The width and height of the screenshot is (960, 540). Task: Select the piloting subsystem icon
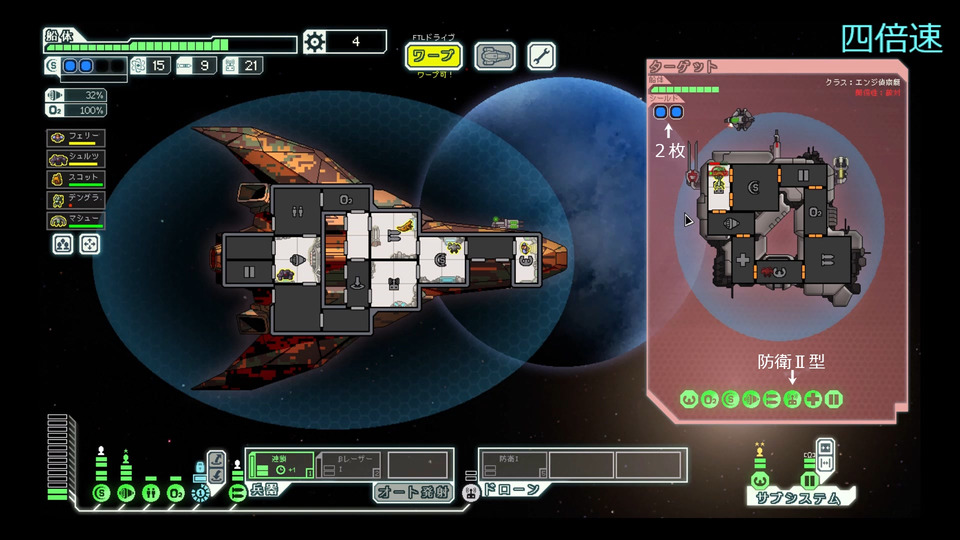pos(759,481)
